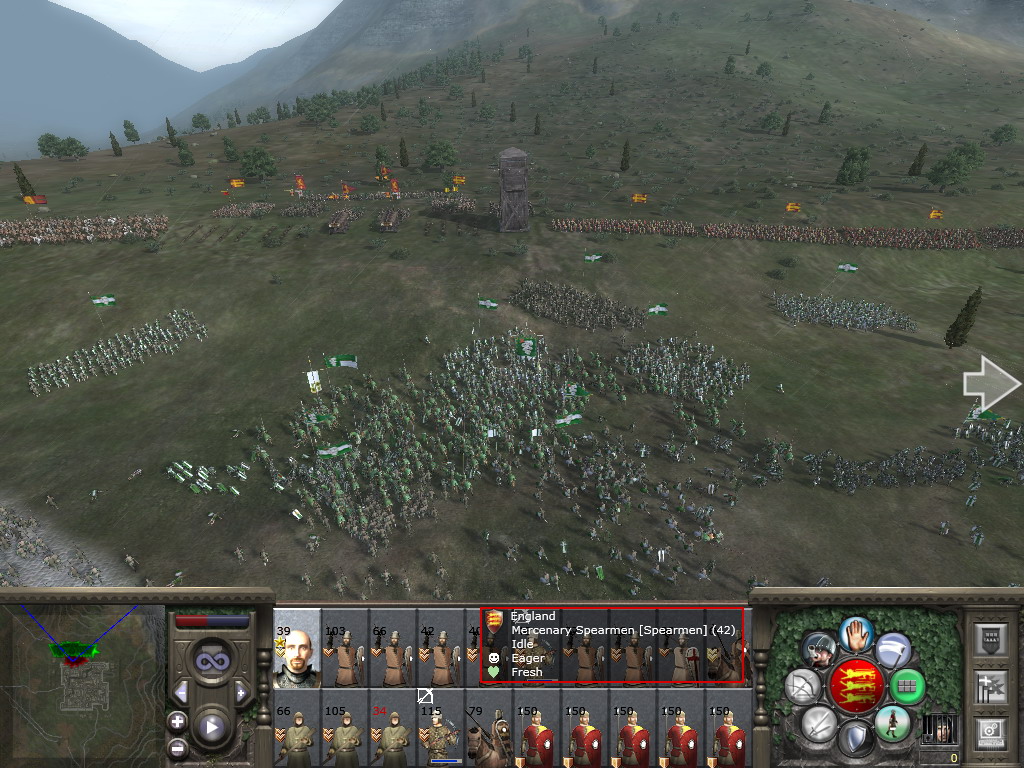The height and width of the screenshot is (768, 1024).
Task: Toggle the bow fire-at-will button
Action: 803,687
